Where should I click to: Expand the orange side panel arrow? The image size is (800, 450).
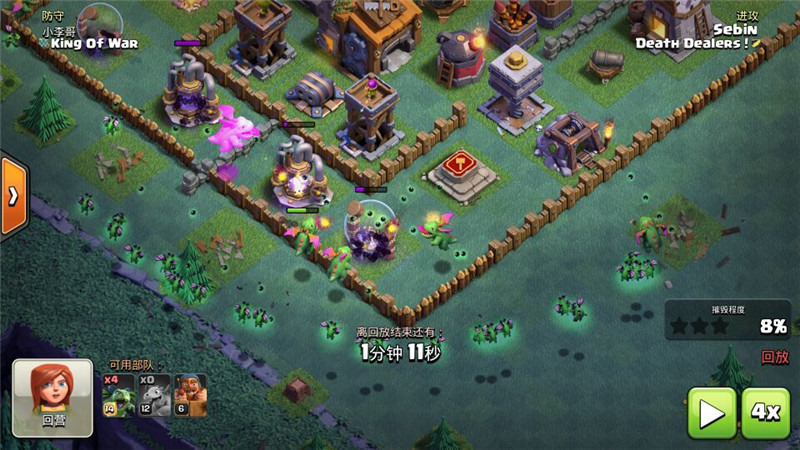point(12,195)
